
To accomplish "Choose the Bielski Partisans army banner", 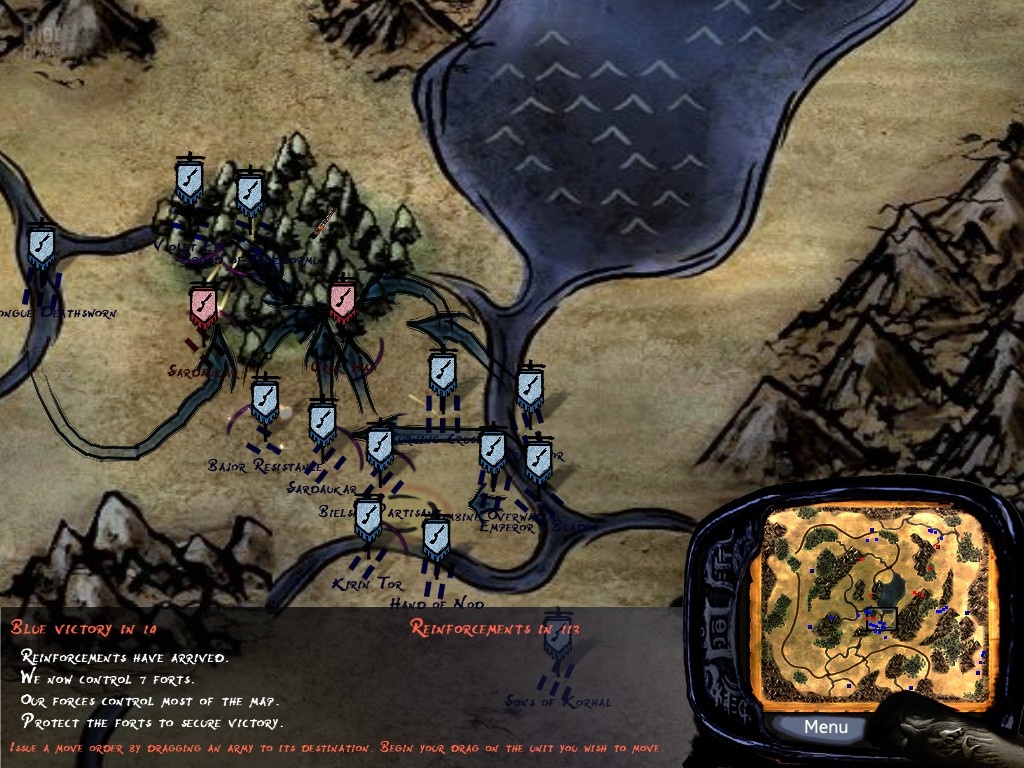I will tap(380, 448).
